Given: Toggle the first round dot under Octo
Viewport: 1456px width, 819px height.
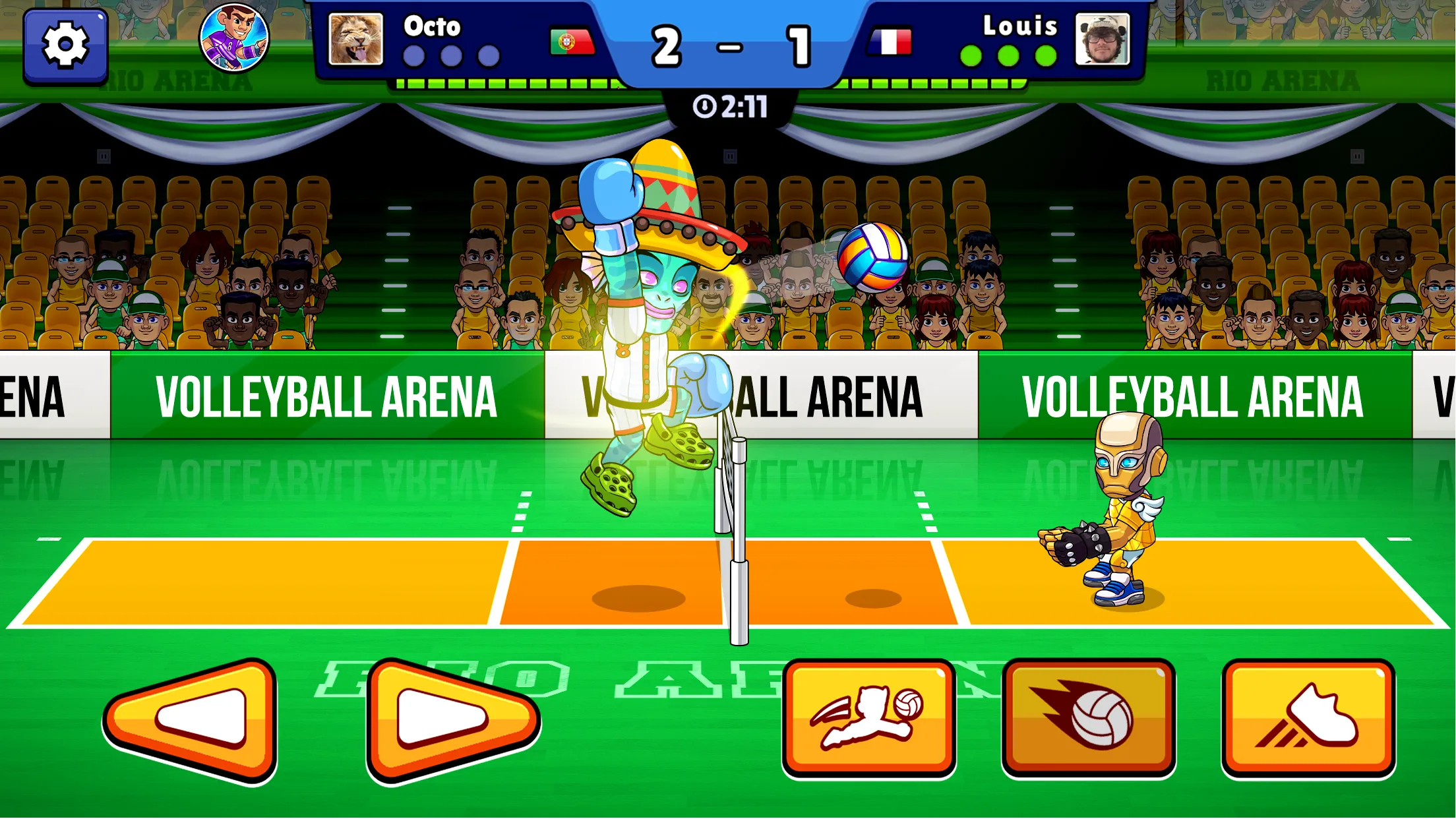Looking at the screenshot, I should [414, 57].
